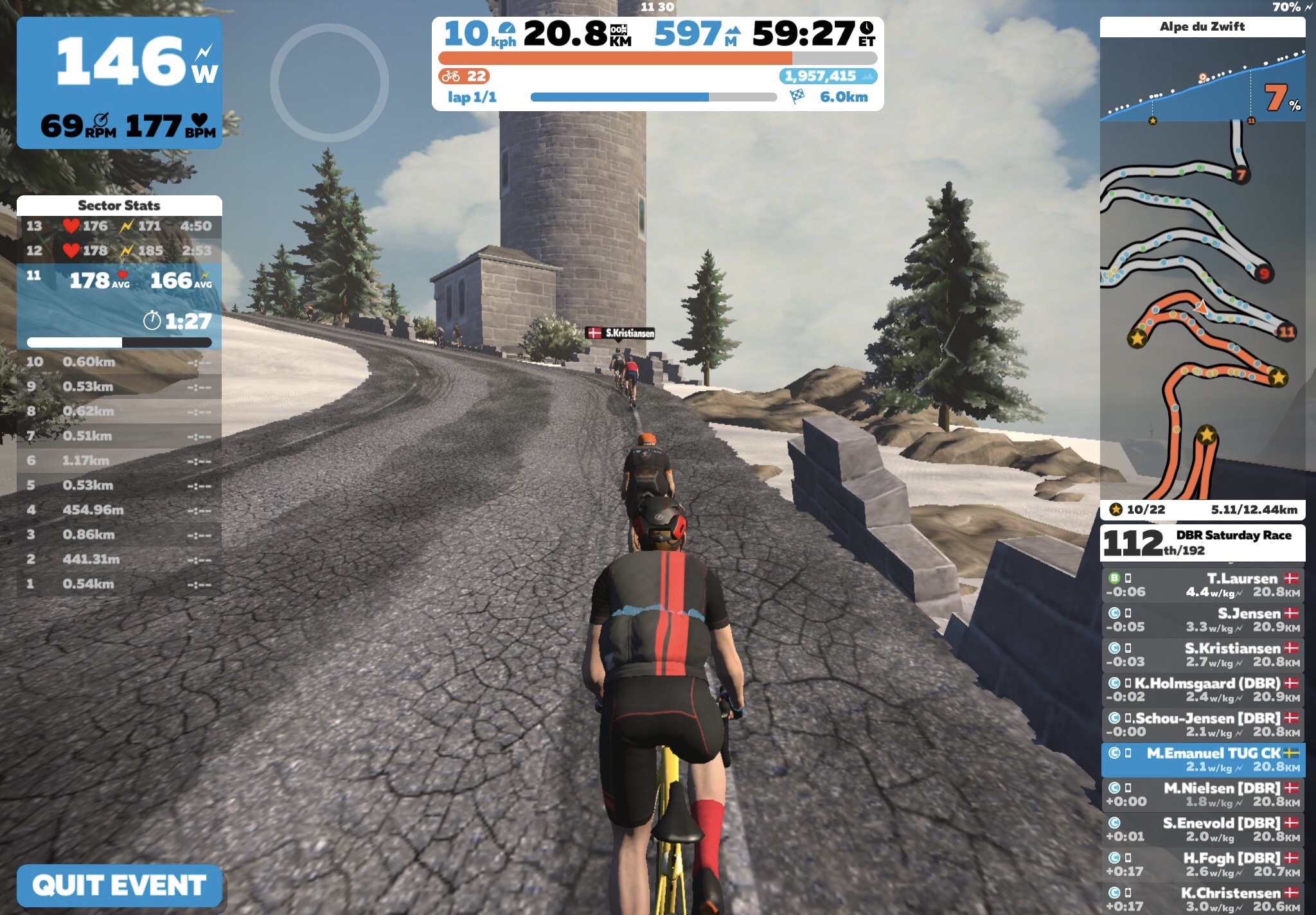Pick K.Christensen at the list bottom
1316x915 pixels.
coord(1202,898)
